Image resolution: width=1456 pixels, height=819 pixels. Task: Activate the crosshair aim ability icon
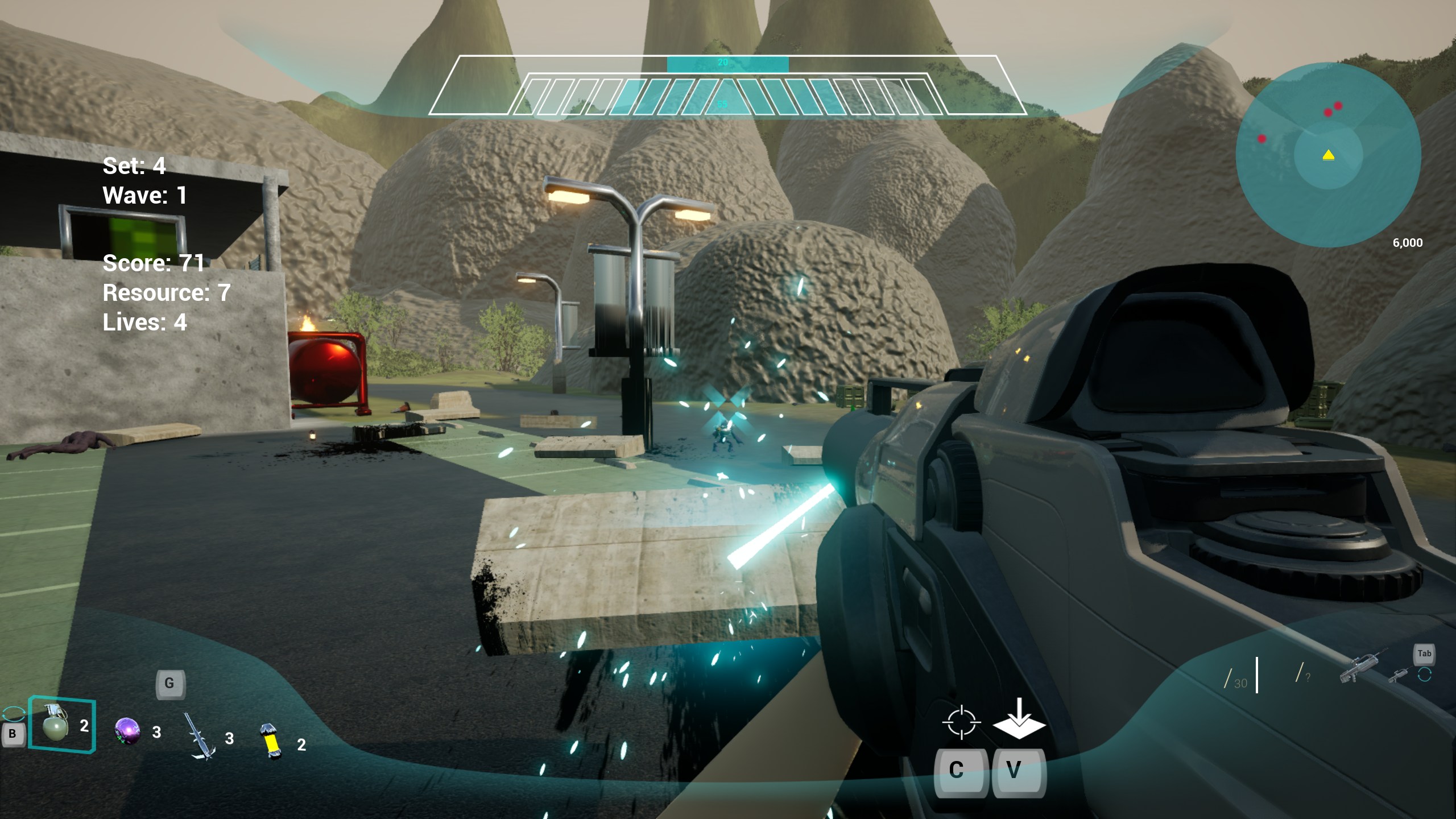point(961,722)
